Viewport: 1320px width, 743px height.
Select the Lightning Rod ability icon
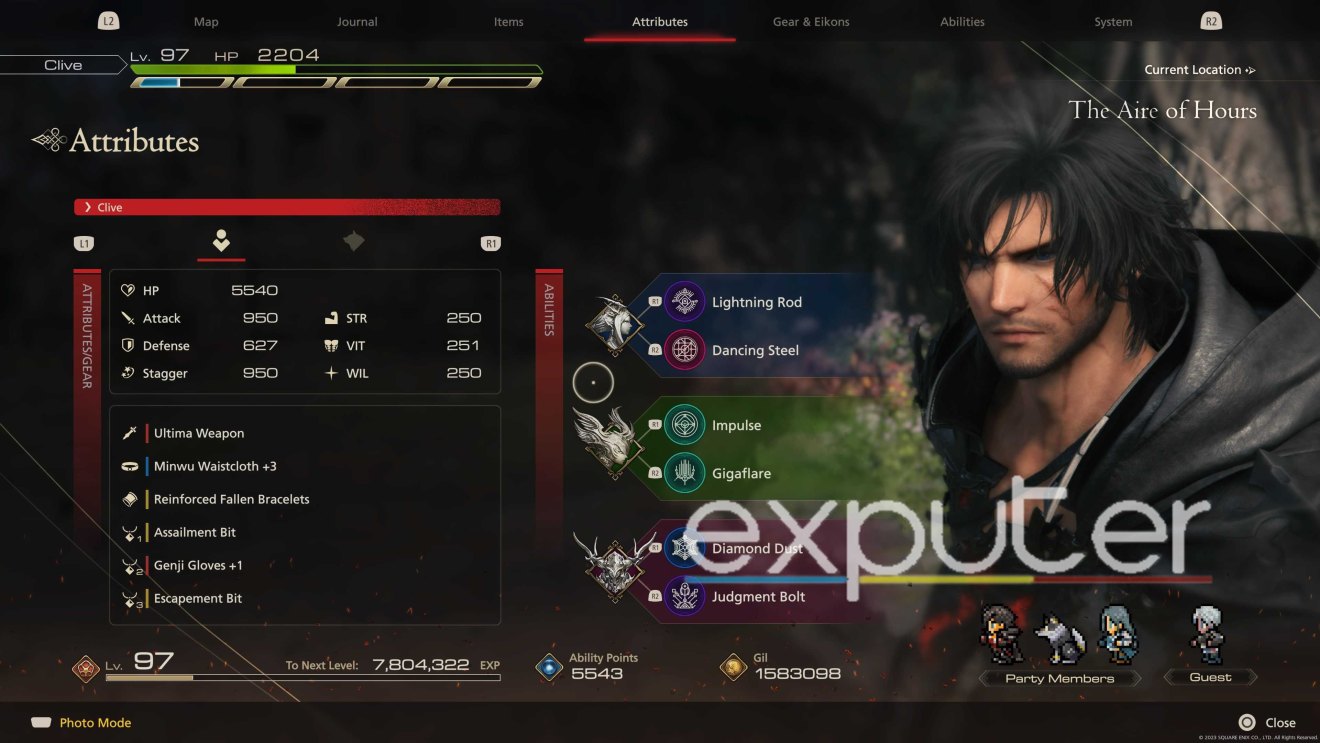pos(685,301)
